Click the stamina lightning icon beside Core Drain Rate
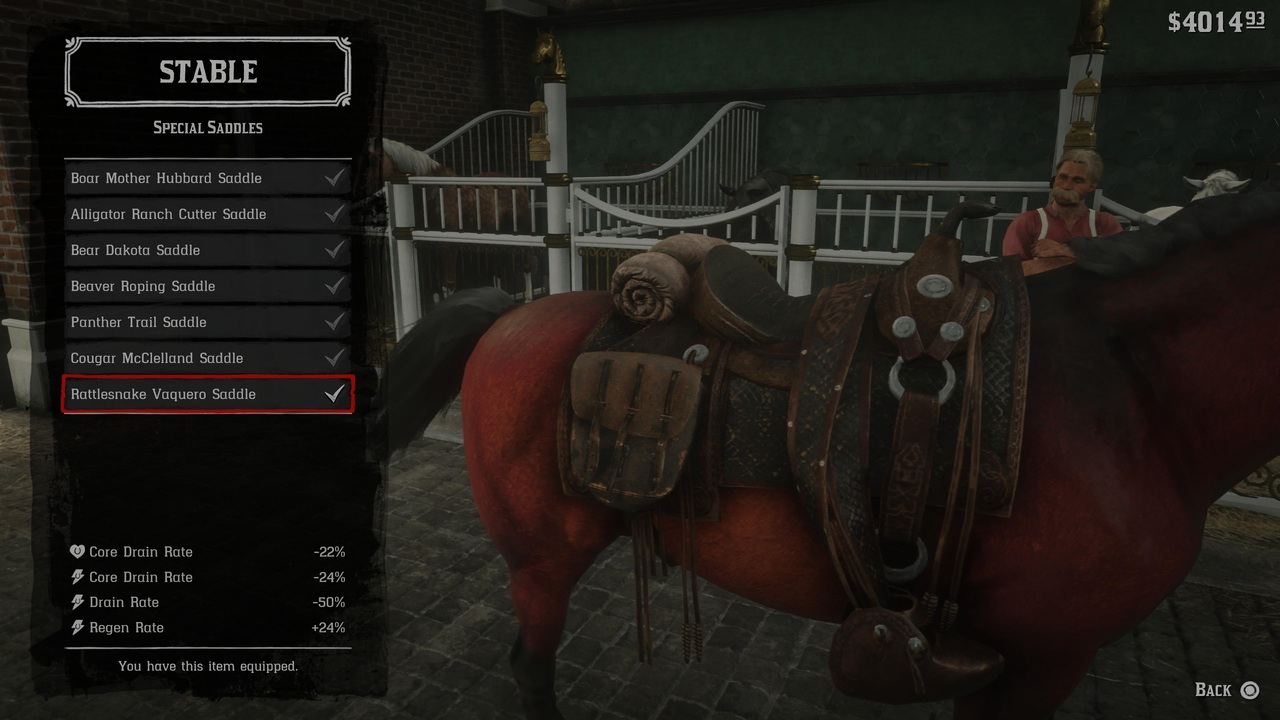 [76, 576]
